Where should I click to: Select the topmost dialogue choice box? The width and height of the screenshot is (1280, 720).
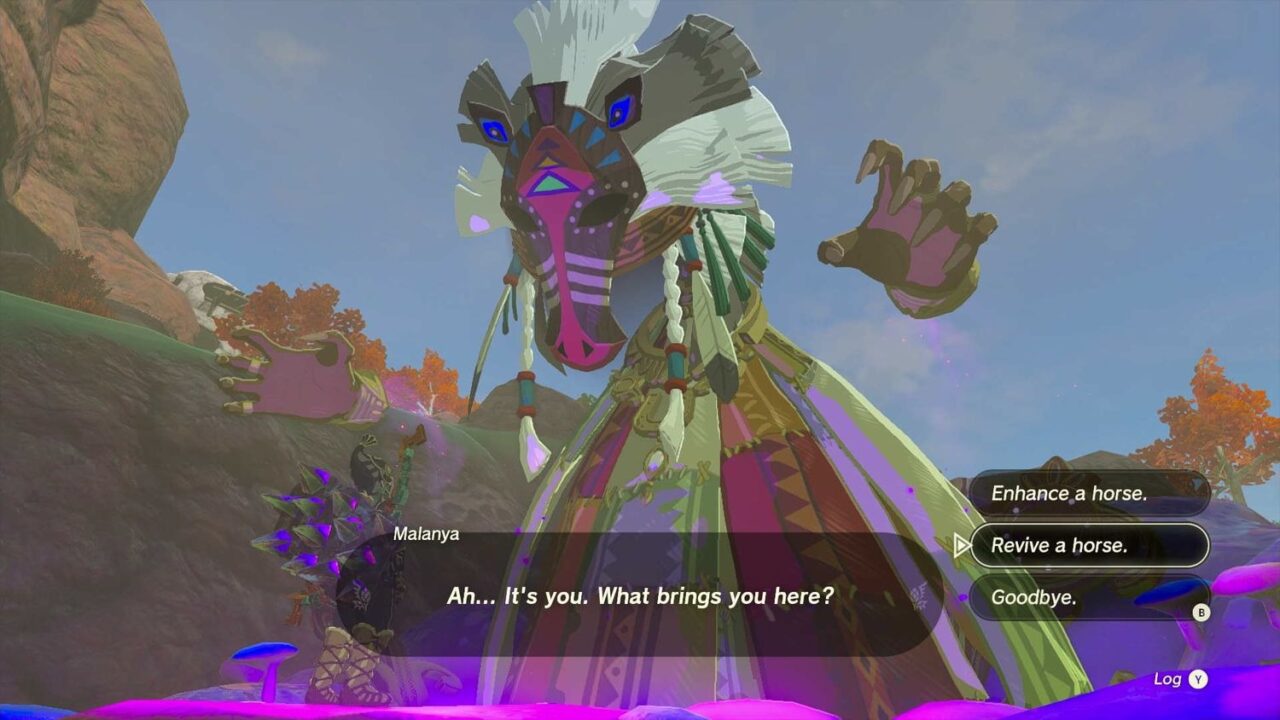click(x=1090, y=493)
